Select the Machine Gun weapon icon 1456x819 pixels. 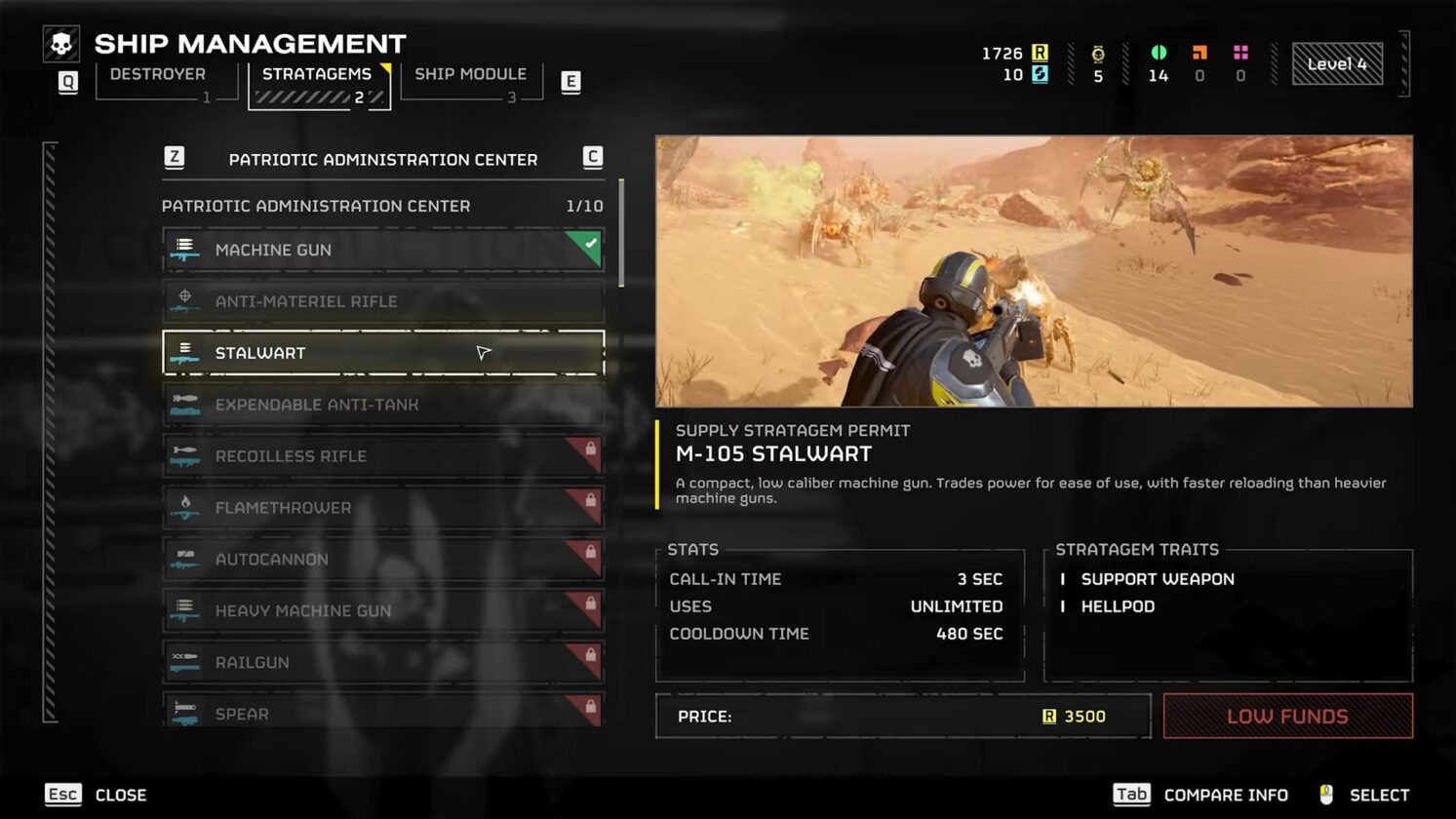185,250
